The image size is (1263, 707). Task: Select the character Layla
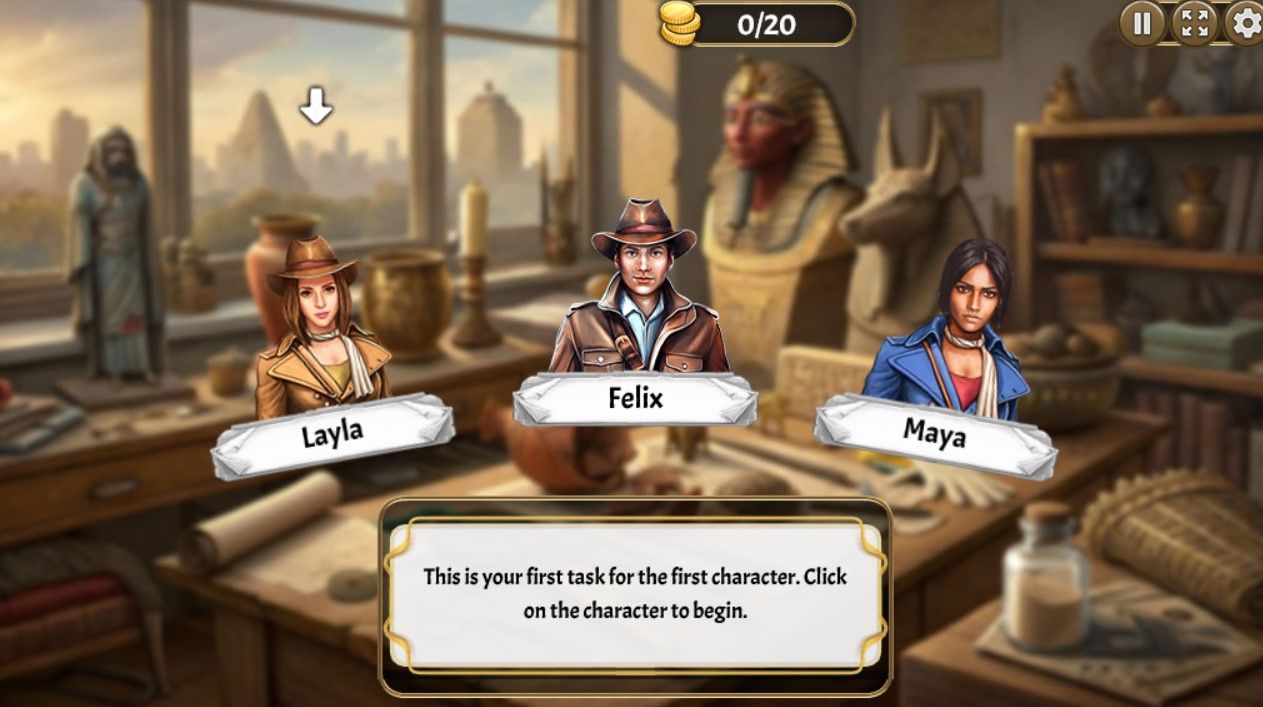point(318,330)
